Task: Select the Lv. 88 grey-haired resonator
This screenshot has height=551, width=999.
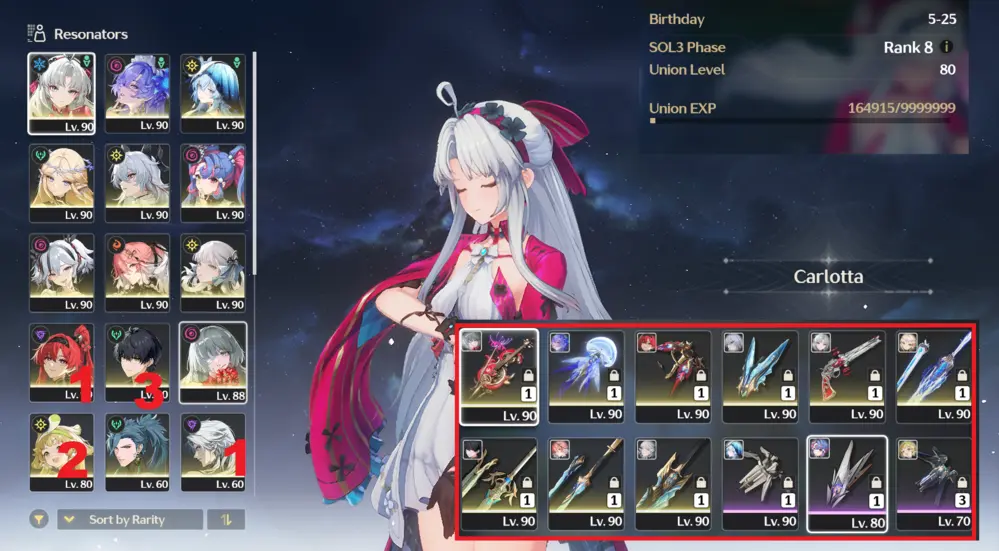Action: coord(213,362)
